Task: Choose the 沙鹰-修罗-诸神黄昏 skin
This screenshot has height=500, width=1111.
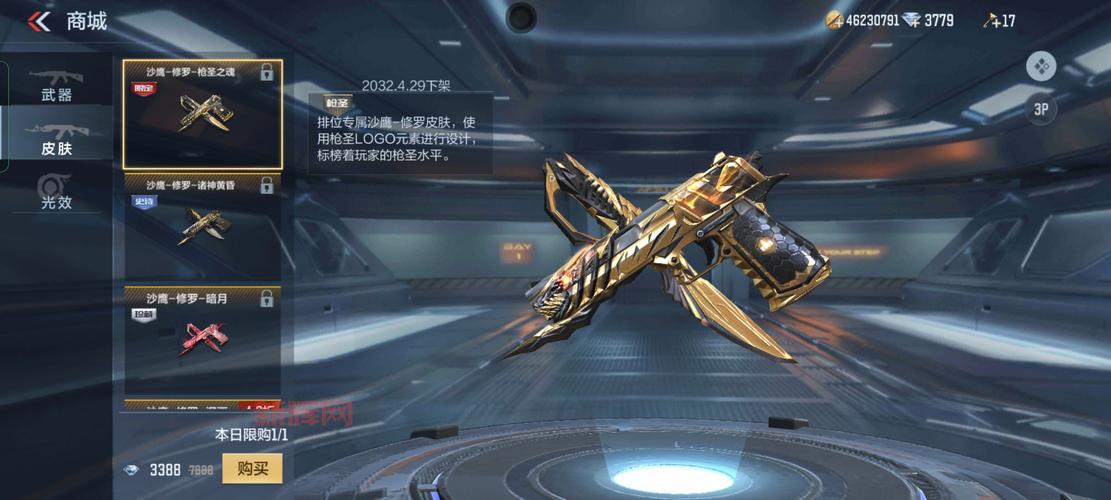Action: pos(202,224)
